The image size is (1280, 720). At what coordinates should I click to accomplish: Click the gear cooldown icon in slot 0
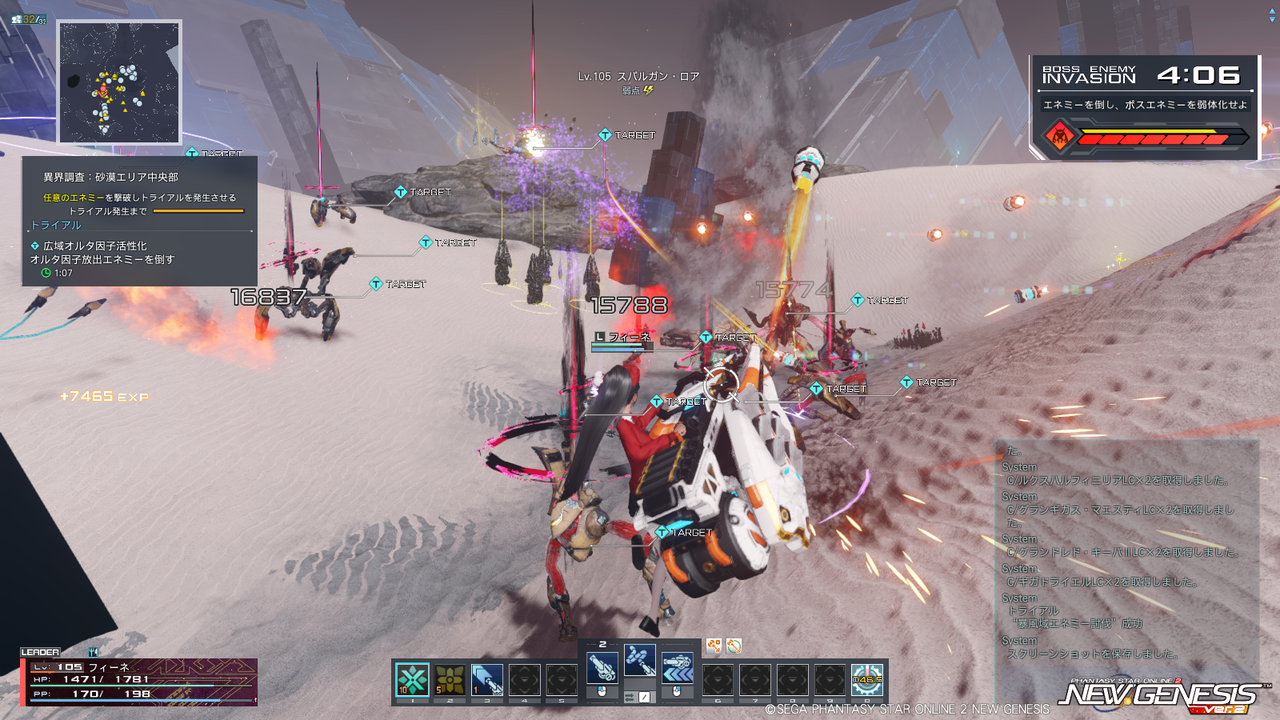867,680
